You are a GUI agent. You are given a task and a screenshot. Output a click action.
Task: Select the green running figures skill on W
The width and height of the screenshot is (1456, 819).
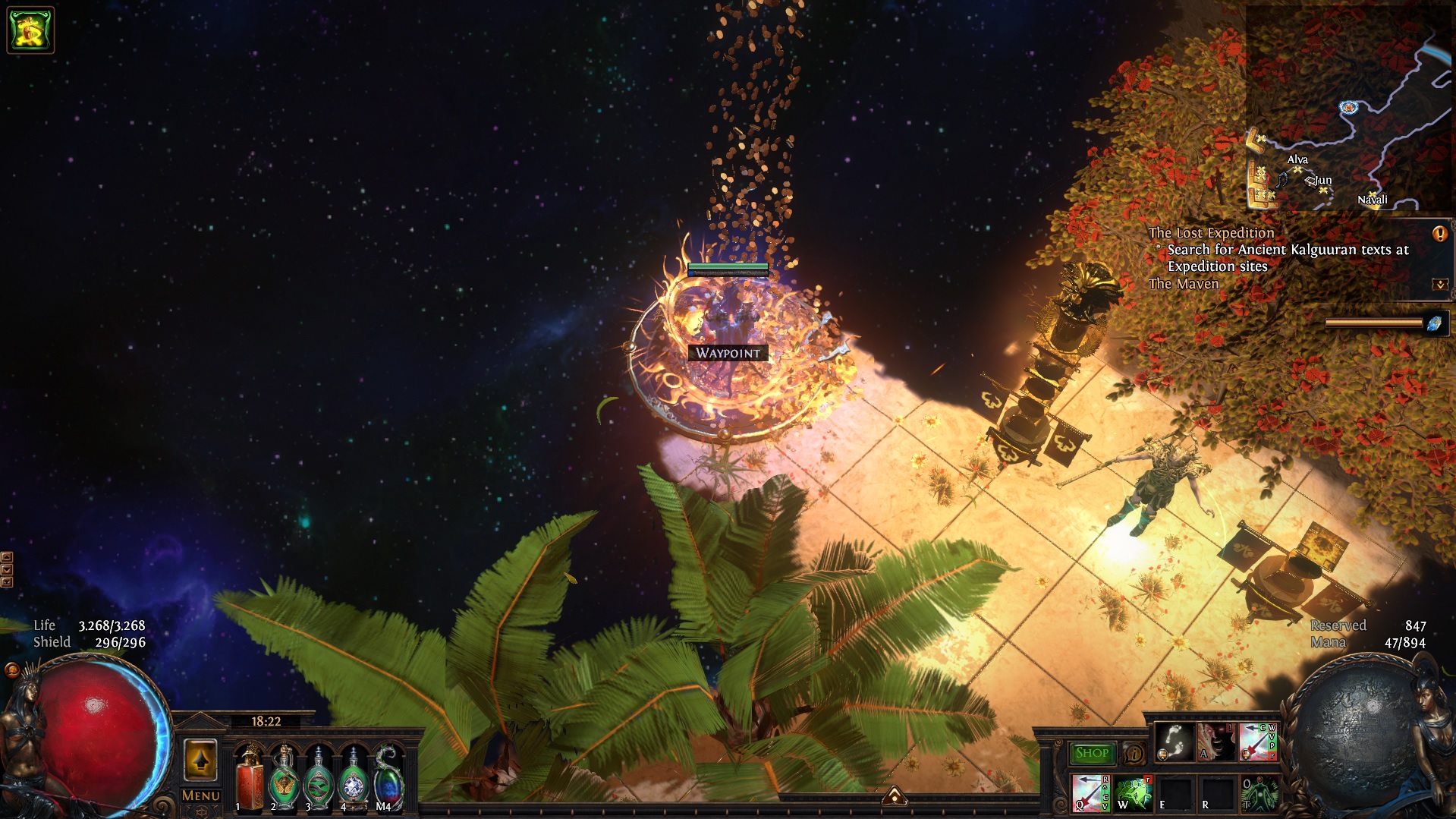[1133, 793]
